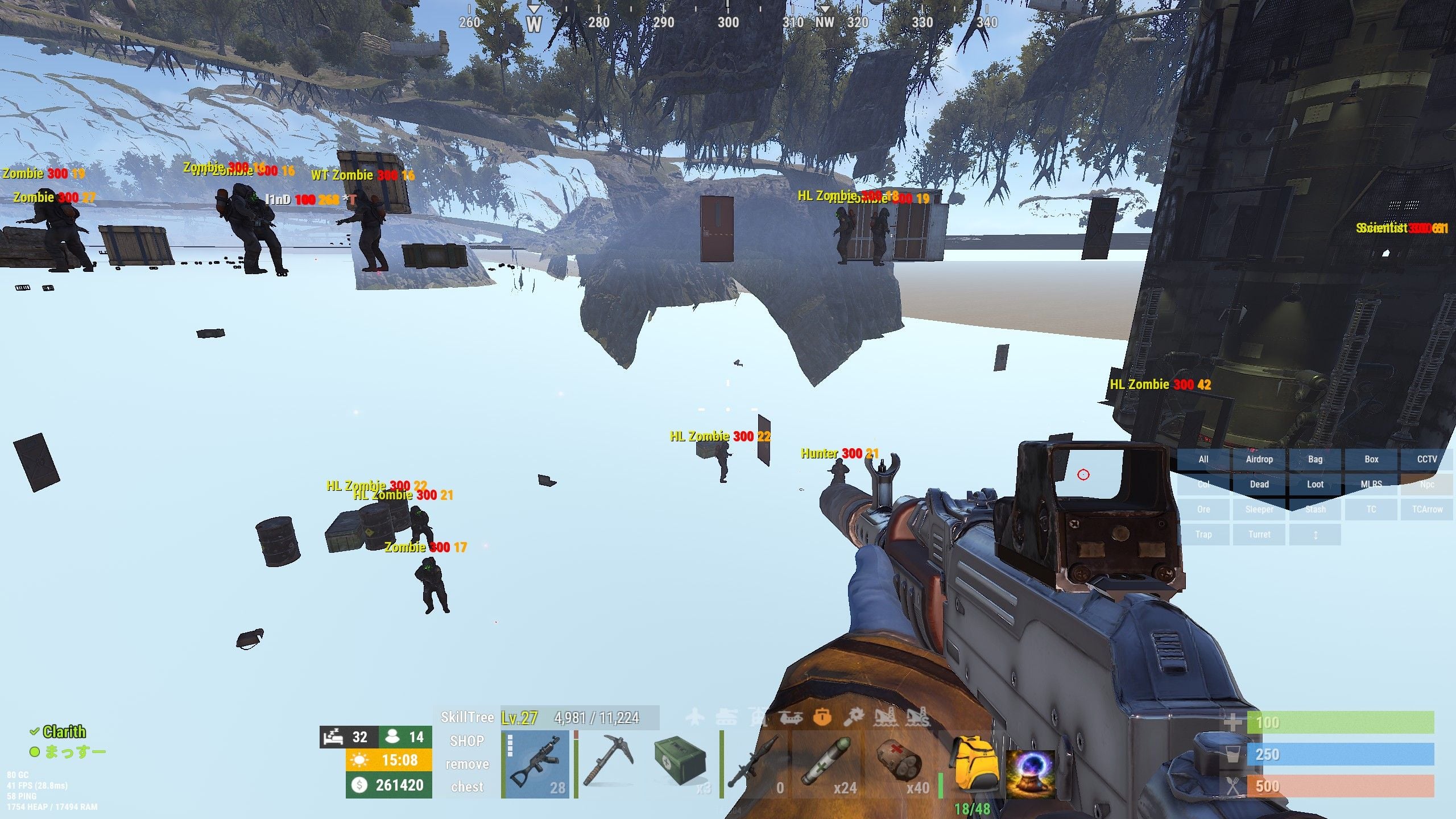Select the assault rifle hotbar slot
The image size is (1456, 819).
pos(536,765)
